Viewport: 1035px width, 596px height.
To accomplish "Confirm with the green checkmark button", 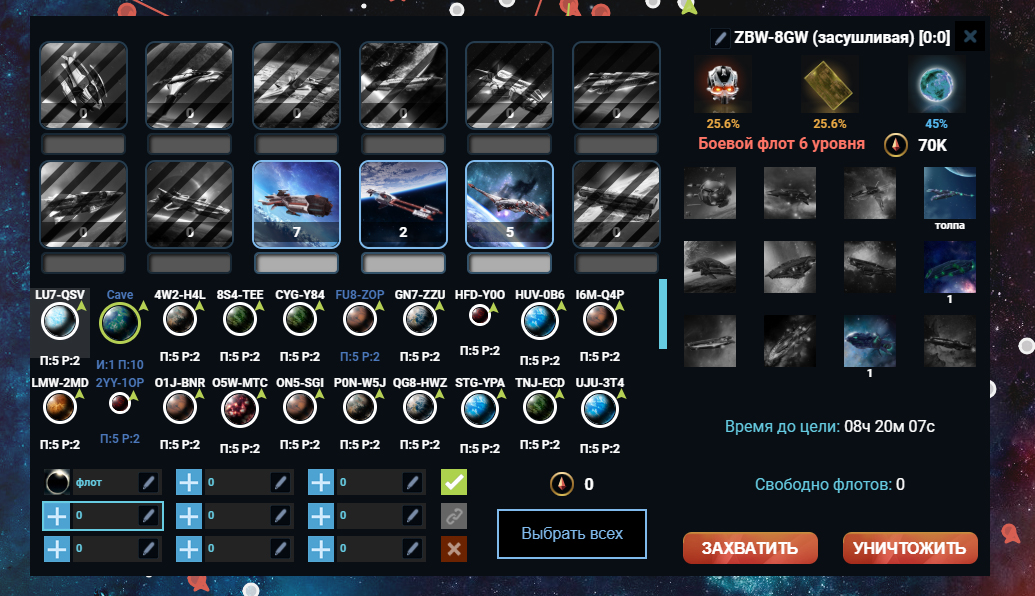I will click(455, 483).
